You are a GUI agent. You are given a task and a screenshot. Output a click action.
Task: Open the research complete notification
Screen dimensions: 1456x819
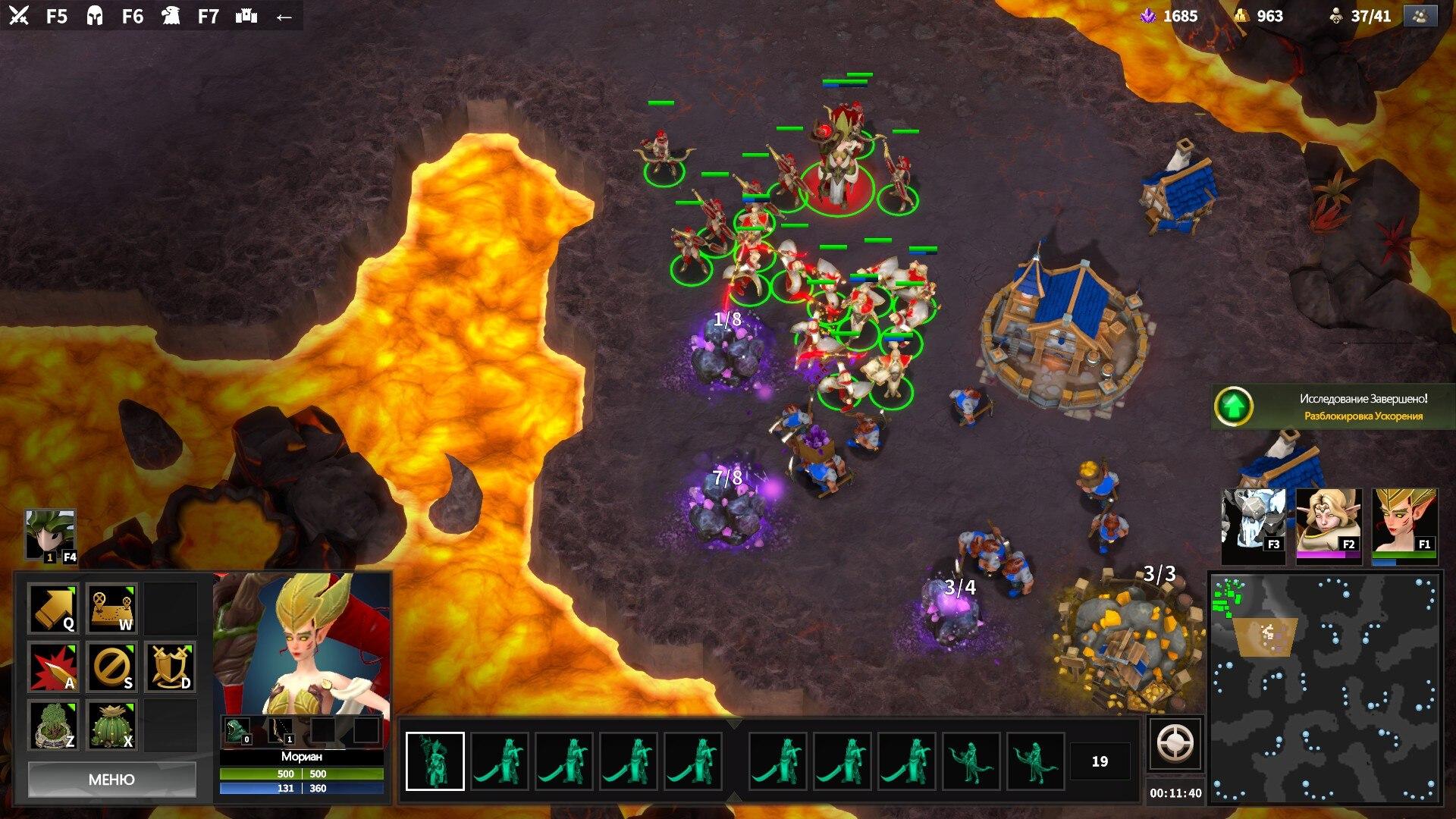pos(1333,407)
